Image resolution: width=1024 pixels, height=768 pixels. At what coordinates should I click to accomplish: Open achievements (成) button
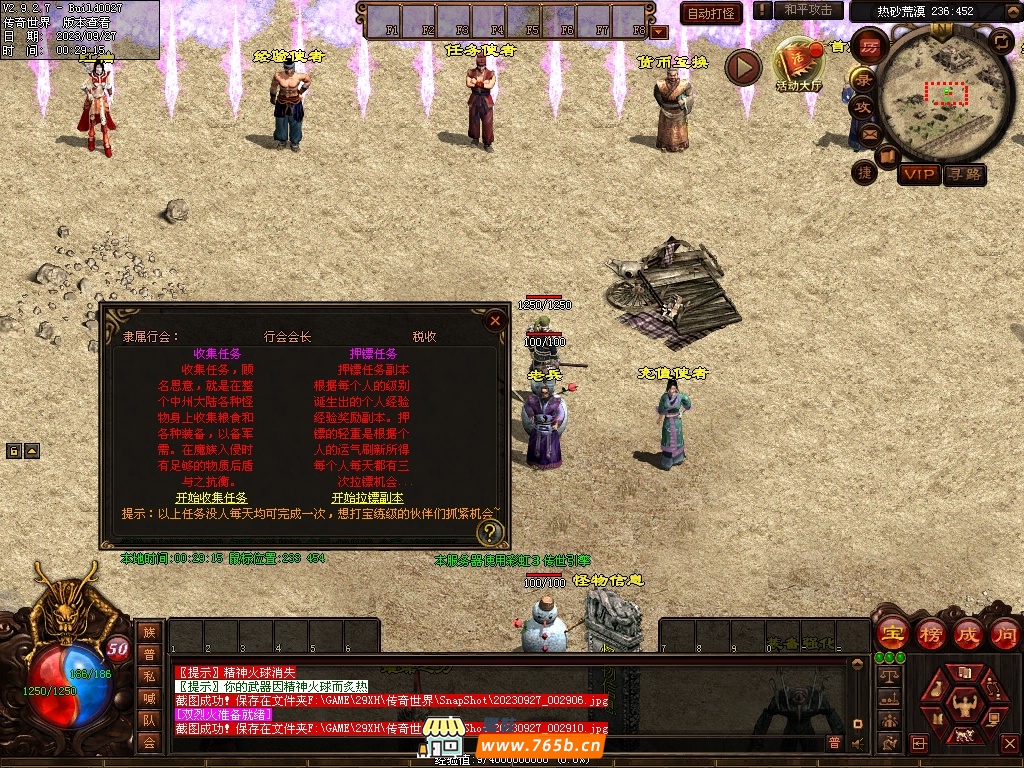pos(967,633)
